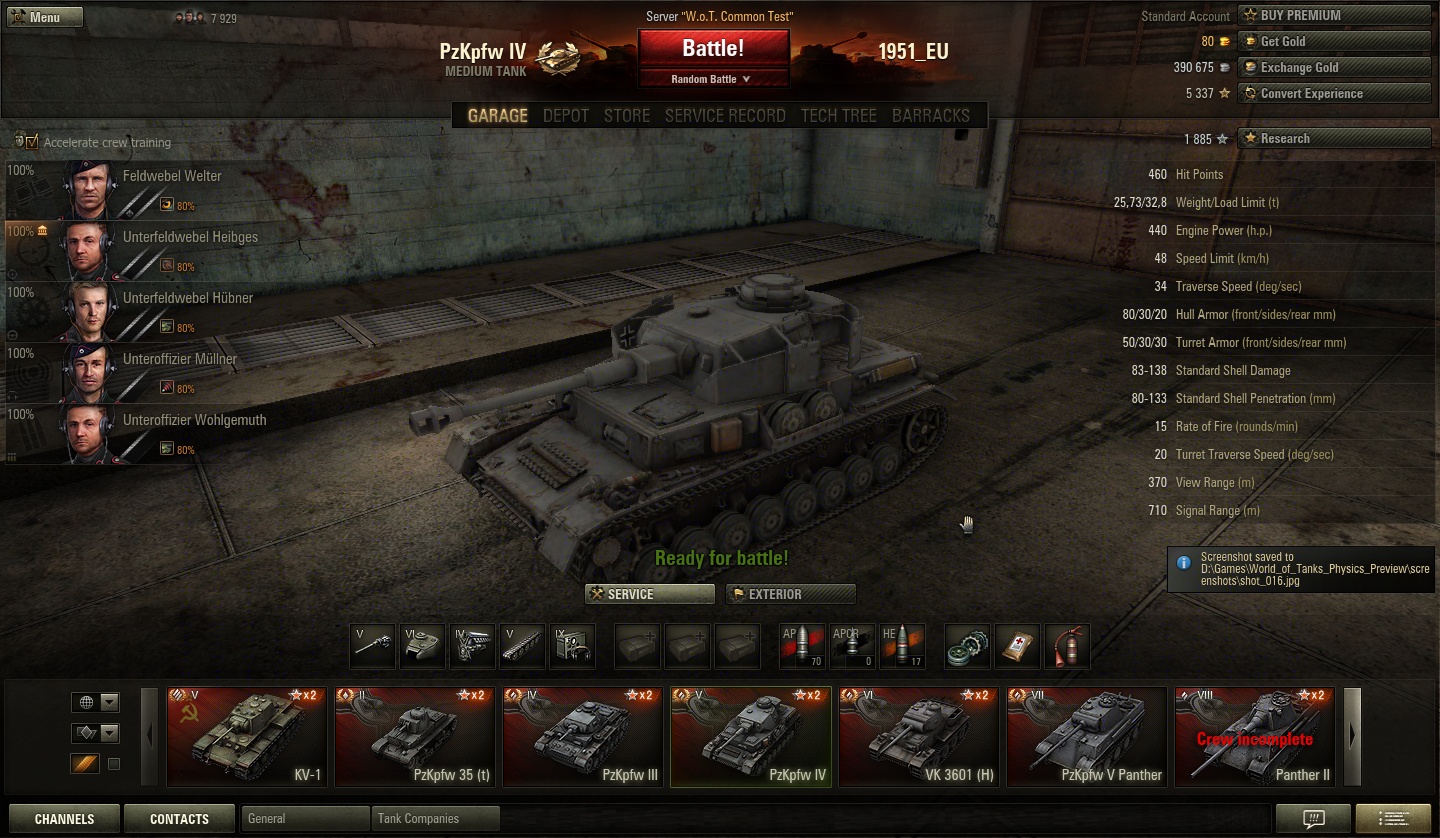Open the Exchange Gold dialog
1440x838 pixels.
tap(1334, 67)
